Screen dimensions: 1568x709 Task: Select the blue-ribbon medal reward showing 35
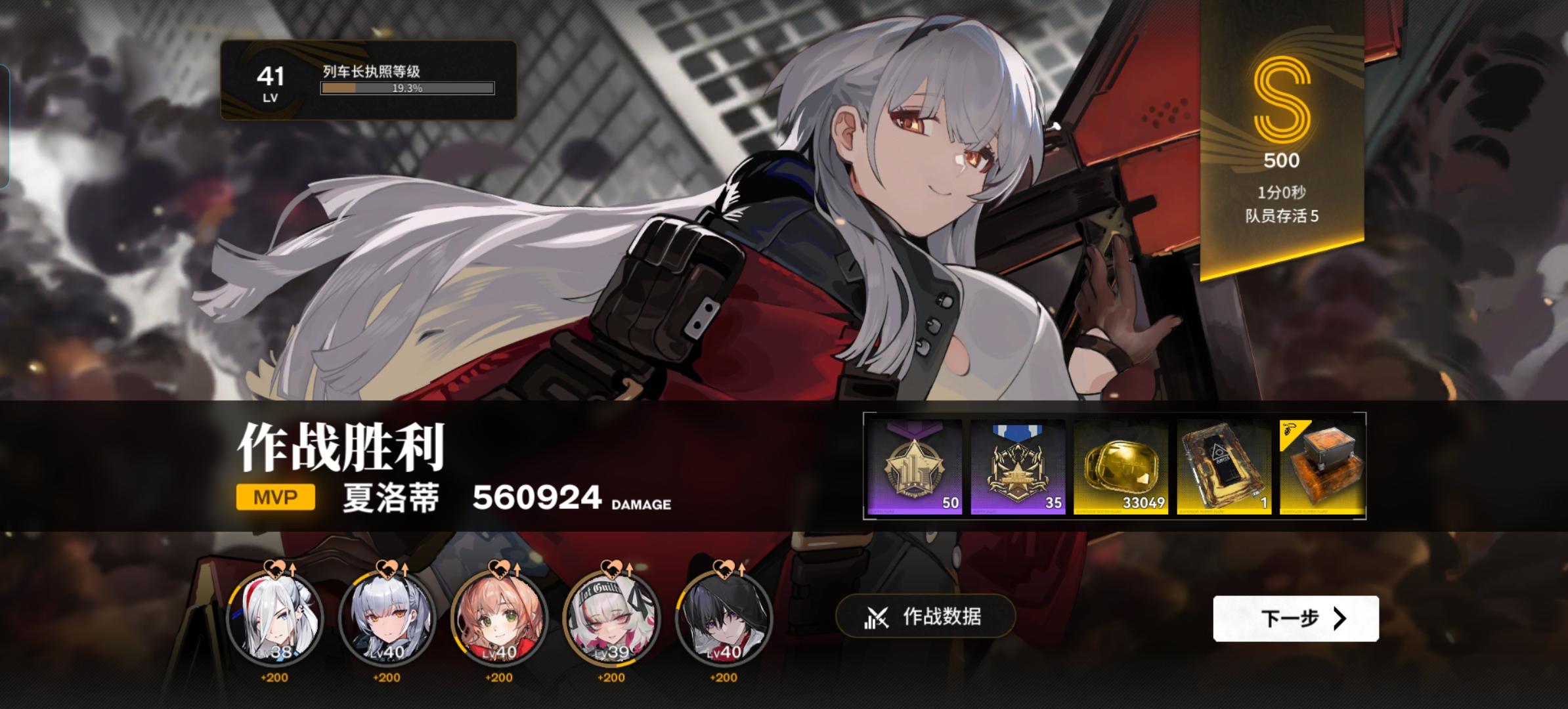point(1017,466)
